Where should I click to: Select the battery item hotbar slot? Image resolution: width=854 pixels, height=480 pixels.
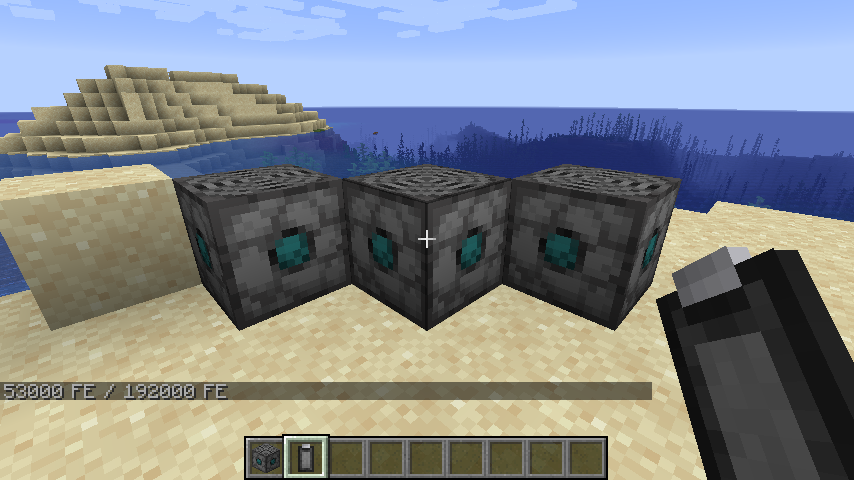pyautogui.click(x=305, y=457)
